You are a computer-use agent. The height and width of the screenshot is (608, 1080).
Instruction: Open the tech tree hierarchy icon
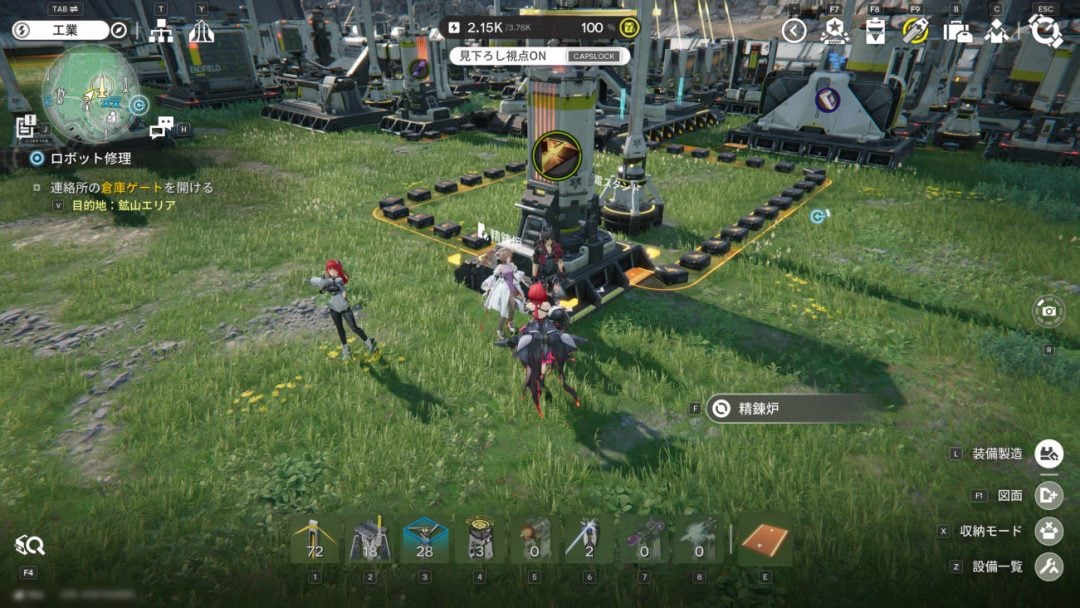coord(161,31)
